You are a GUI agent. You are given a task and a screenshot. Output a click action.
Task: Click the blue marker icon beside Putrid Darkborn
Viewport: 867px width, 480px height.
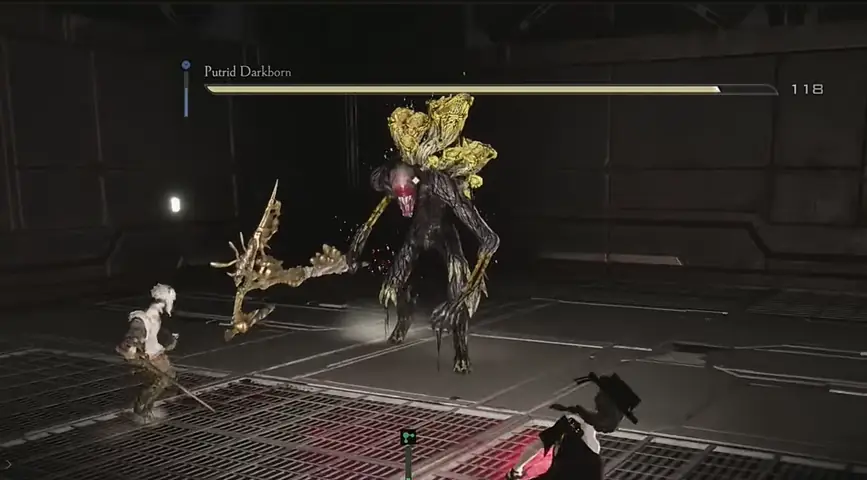186,66
